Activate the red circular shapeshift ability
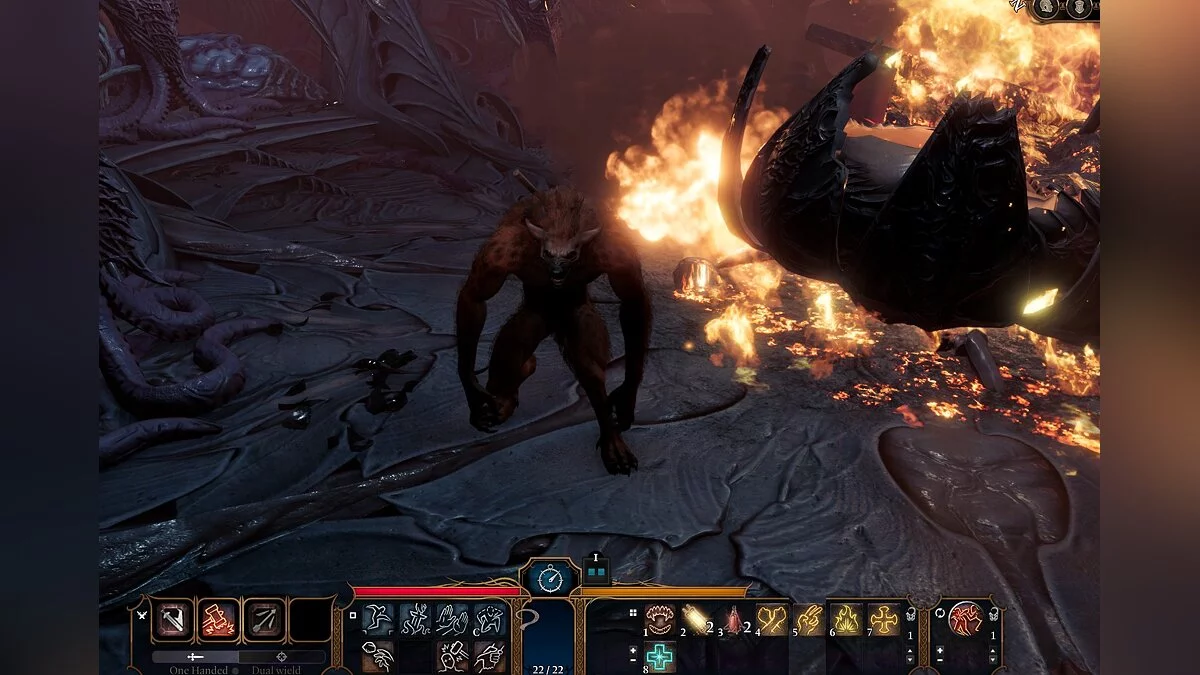 pyautogui.click(x=965, y=619)
